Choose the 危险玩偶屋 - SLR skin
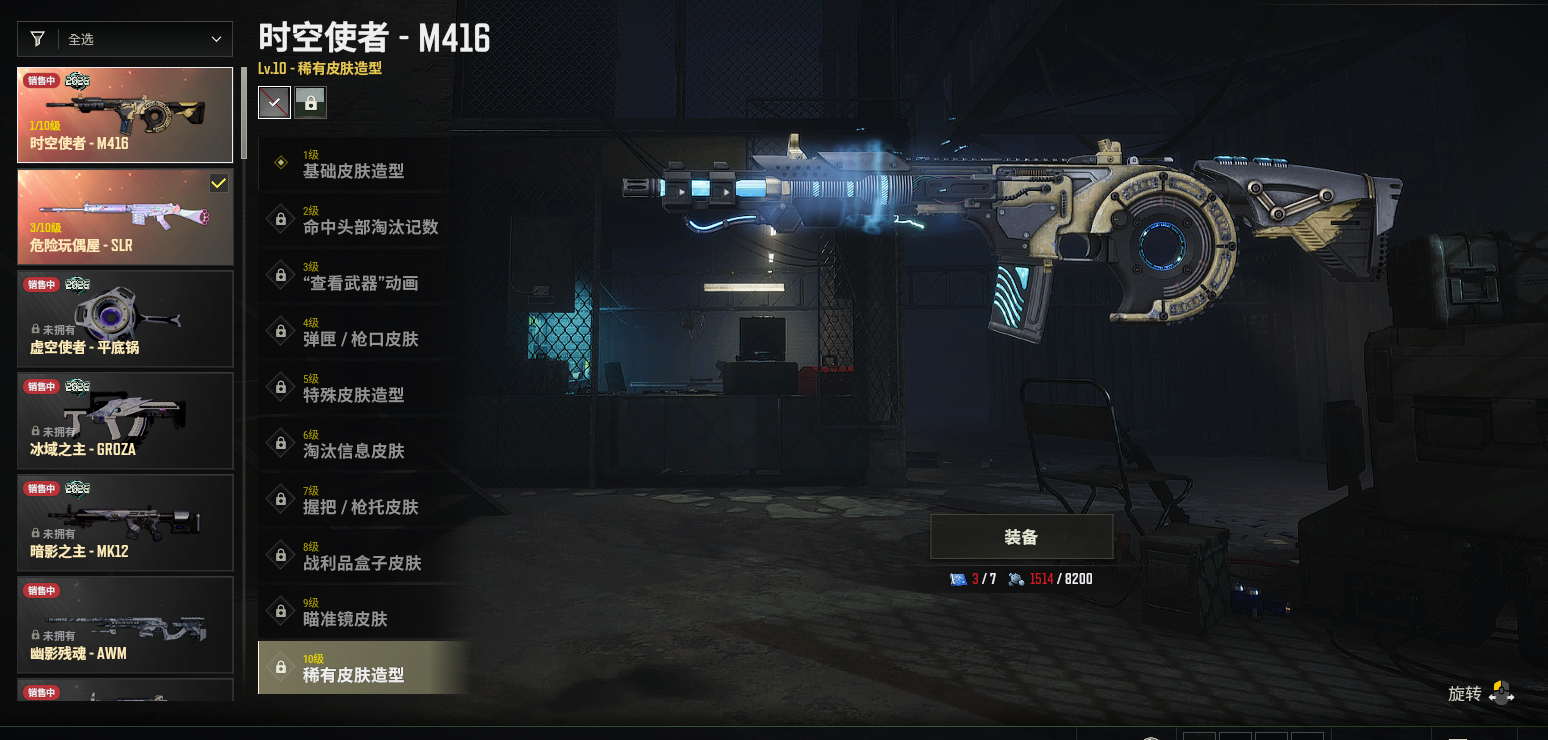1548x740 pixels. (x=125, y=217)
